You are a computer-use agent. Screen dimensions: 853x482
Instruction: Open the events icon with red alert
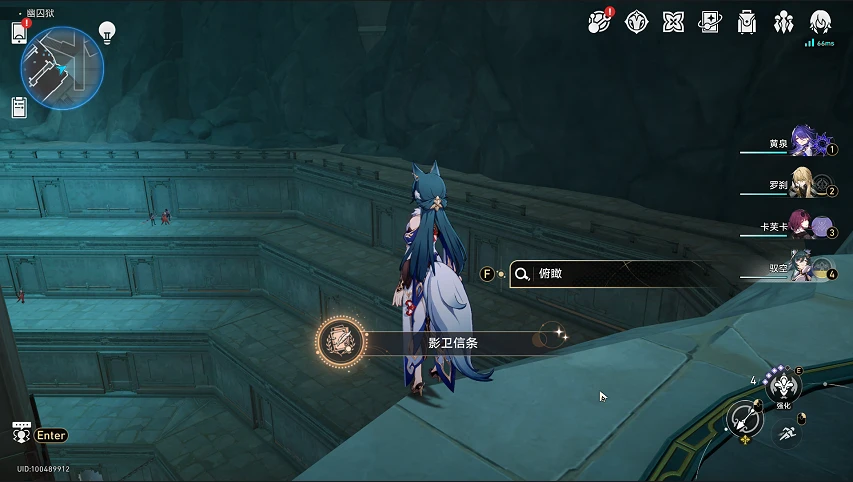[599, 21]
